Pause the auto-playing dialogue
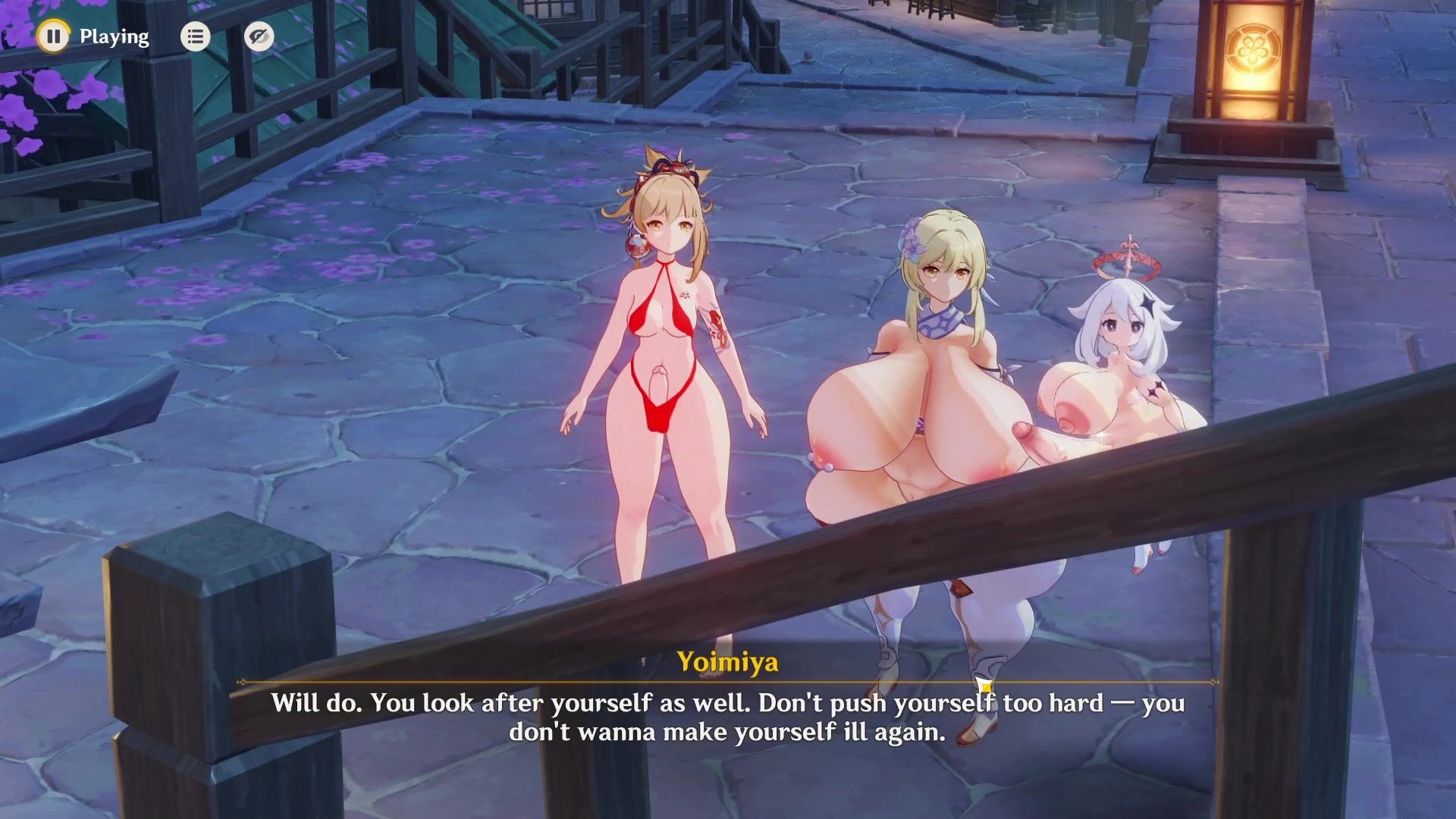Screen dimensions: 1456x819 53,36
